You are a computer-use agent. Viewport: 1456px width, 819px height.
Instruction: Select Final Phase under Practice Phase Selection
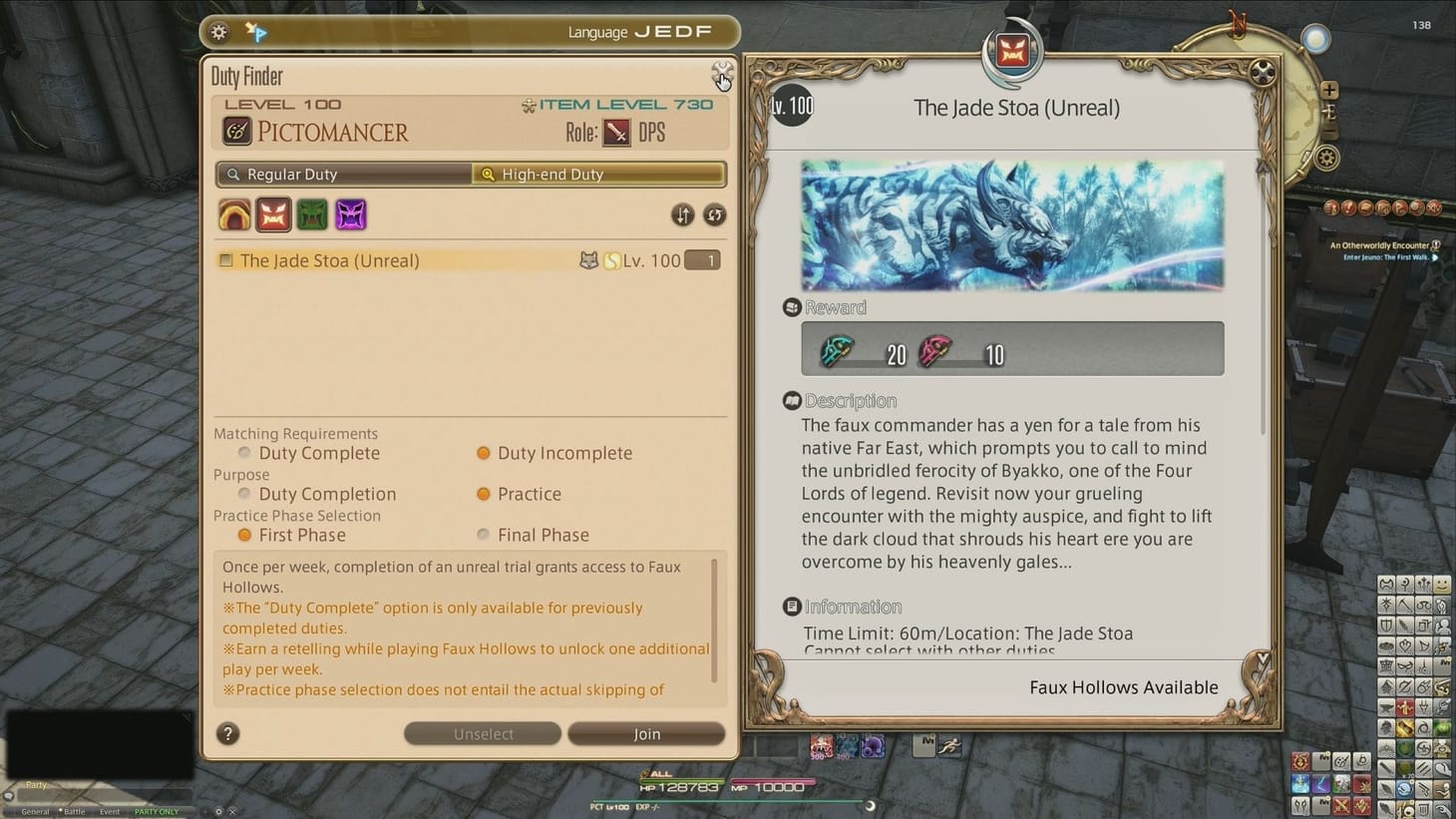pyautogui.click(x=482, y=535)
